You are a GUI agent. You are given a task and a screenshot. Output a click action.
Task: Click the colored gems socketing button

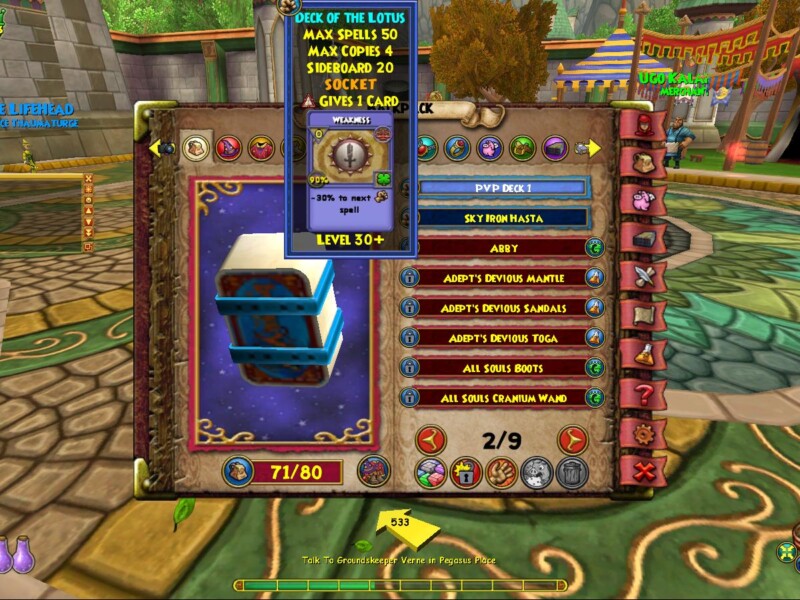[432, 472]
